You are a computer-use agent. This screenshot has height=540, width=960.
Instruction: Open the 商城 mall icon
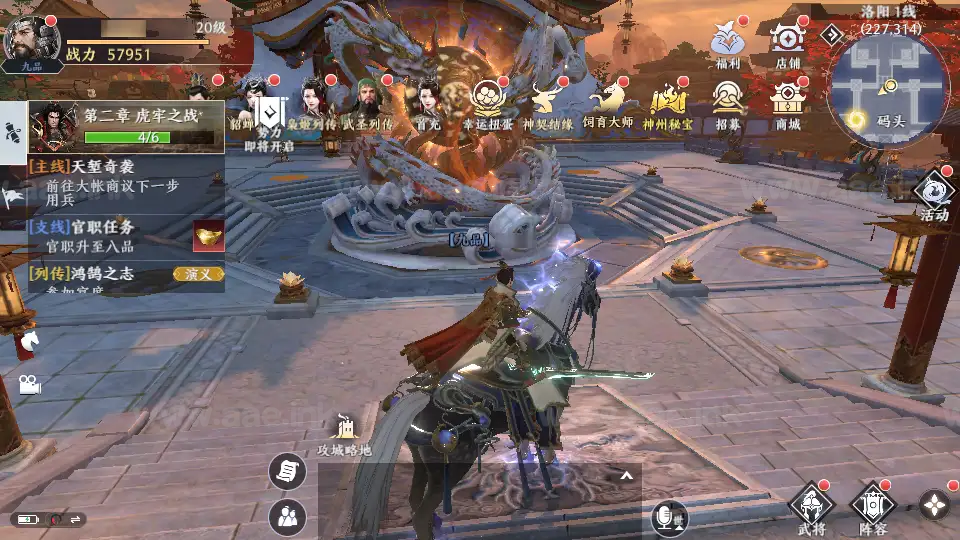tap(788, 104)
